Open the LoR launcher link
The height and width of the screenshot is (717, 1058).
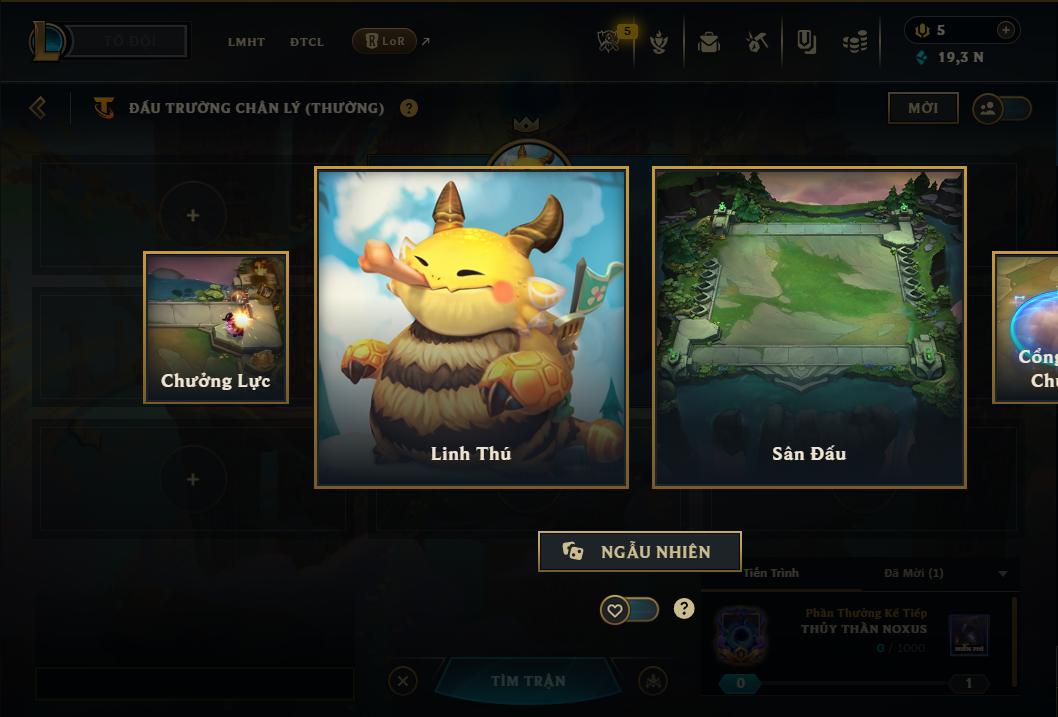[385, 41]
